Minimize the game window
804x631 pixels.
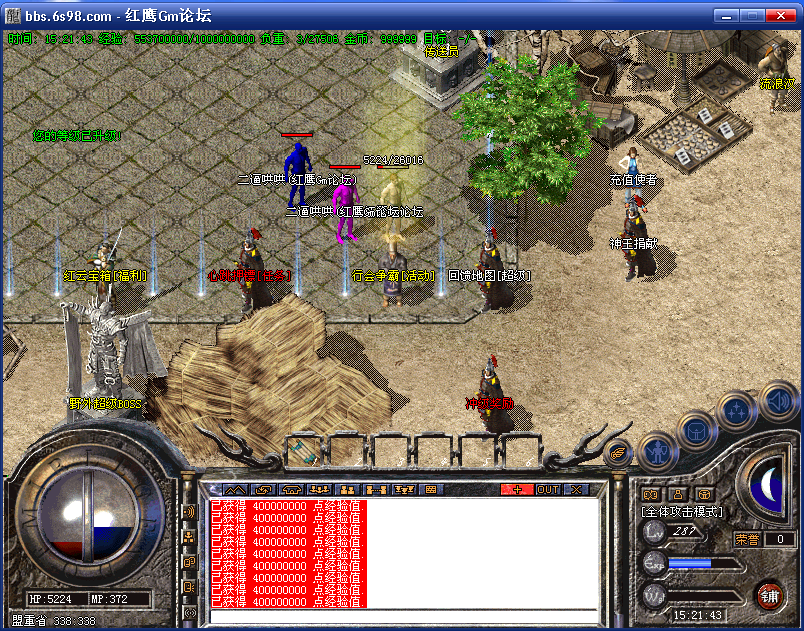tap(726, 15)
